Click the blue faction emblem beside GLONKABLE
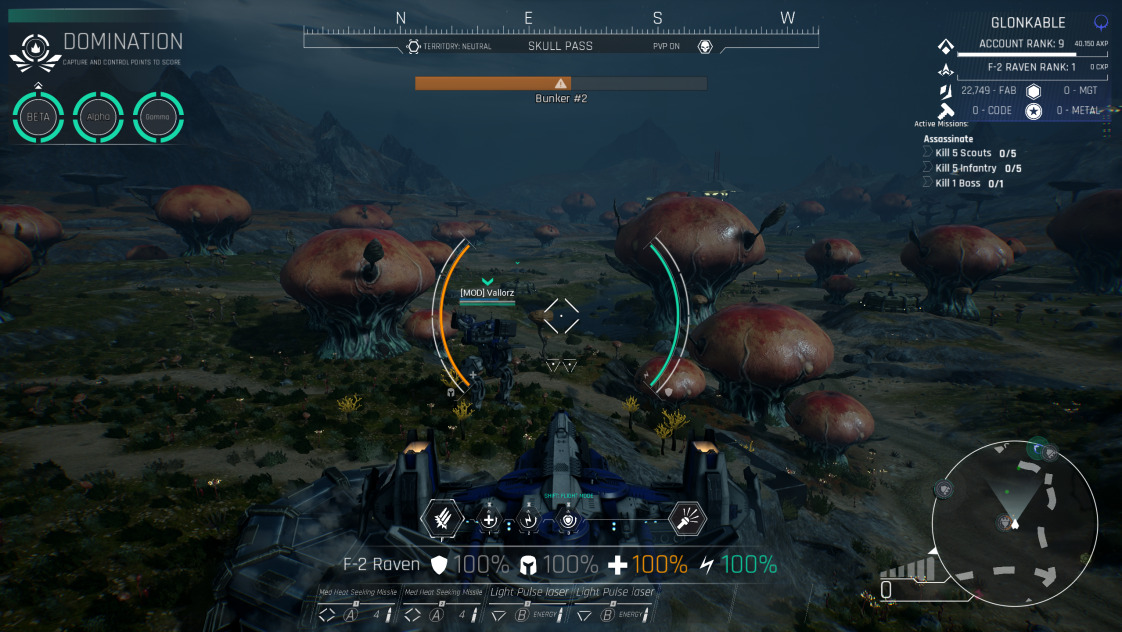Image resolution: width=1122 pixels, height=632 pixels. click(x=1102, y=21)
